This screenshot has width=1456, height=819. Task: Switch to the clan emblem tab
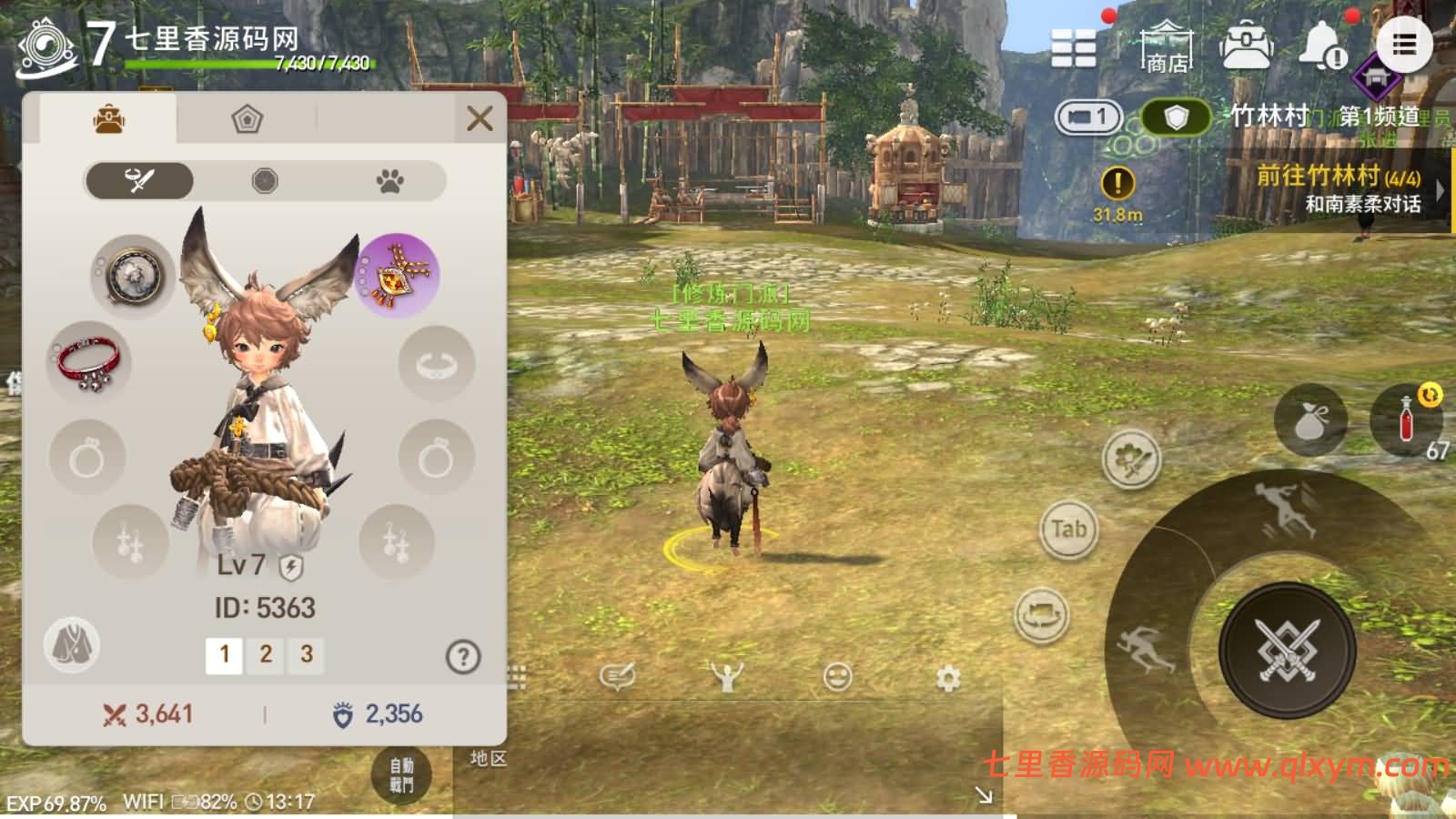246,120
